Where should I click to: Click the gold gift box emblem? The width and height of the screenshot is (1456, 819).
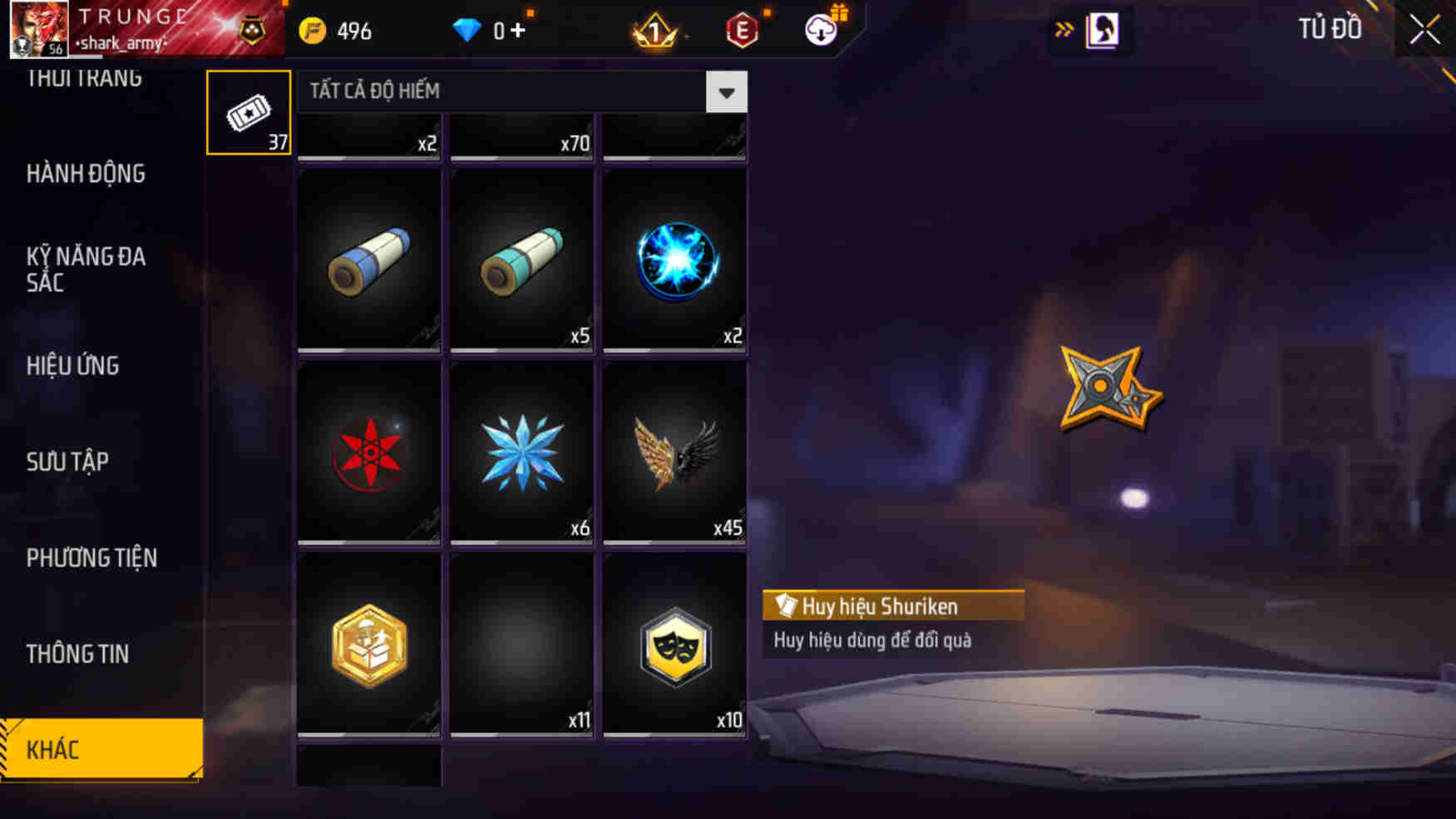(368, 644)
